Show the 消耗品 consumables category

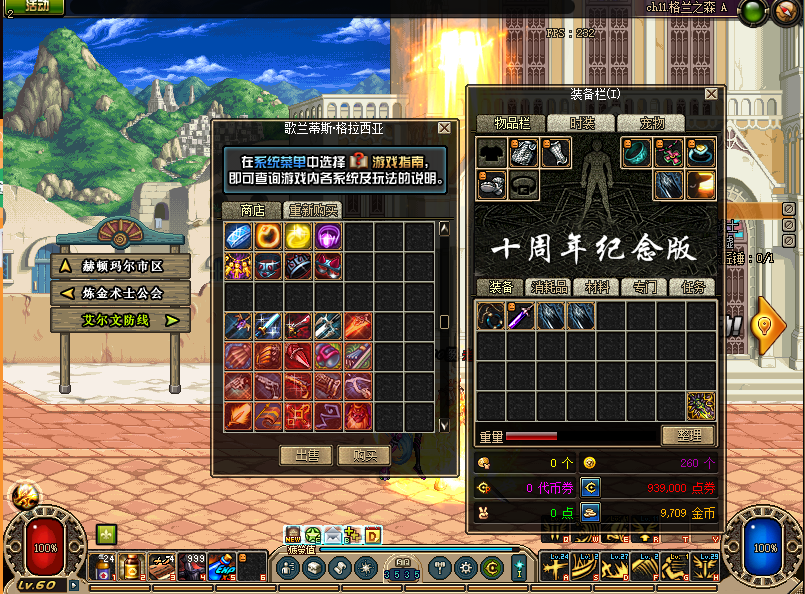pyautogui.click(x=548, y=287)
